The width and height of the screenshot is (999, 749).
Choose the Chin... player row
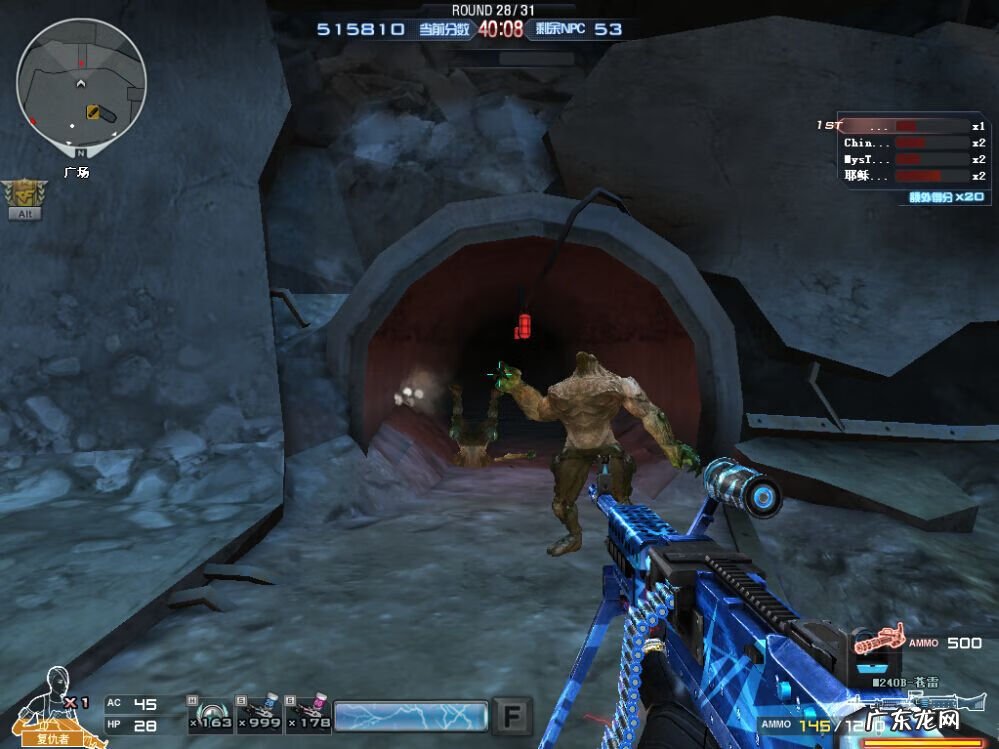[x=901, y=143]
